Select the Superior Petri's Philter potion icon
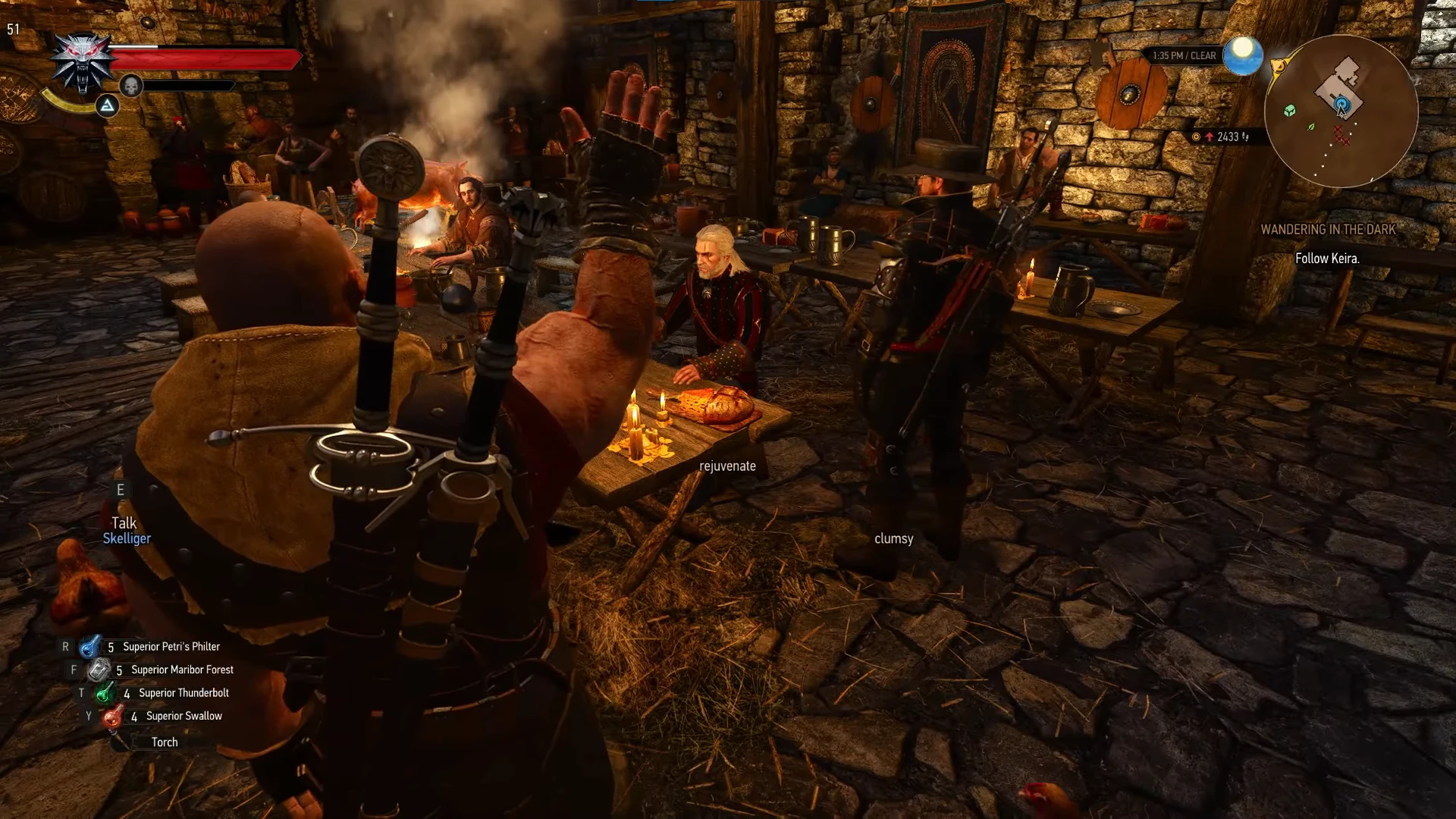The width and height of the screenshot is (1456, 819). click(89, 647)
